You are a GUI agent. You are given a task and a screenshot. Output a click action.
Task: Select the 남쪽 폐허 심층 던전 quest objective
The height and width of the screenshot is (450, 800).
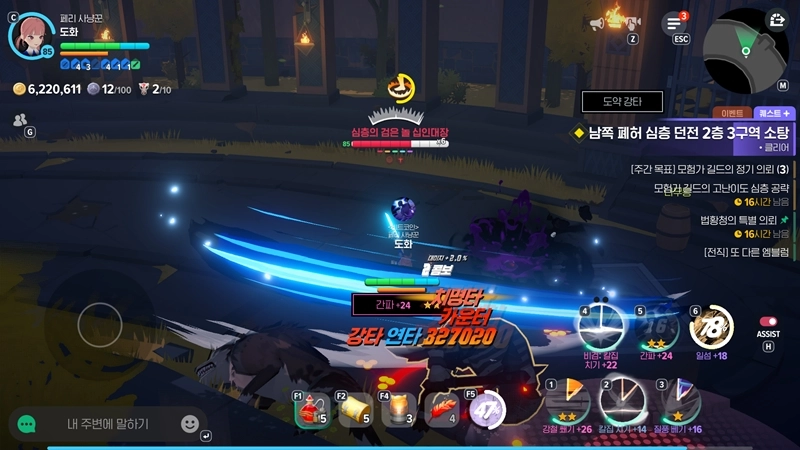688,132
